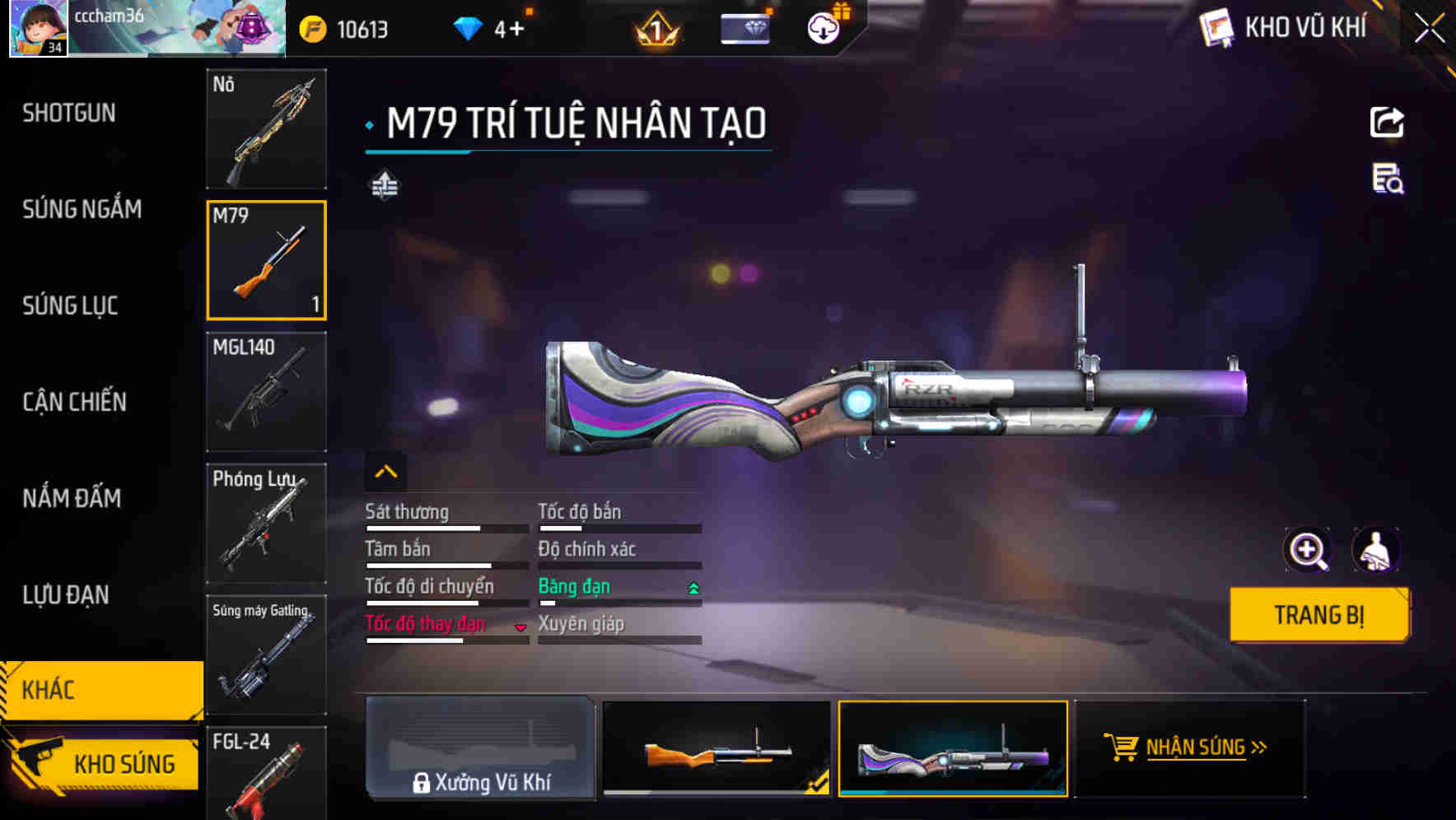Choose the MGL140 weapon tile
The height and width of the screenshot is (820, 1456).
coord(266,392)
